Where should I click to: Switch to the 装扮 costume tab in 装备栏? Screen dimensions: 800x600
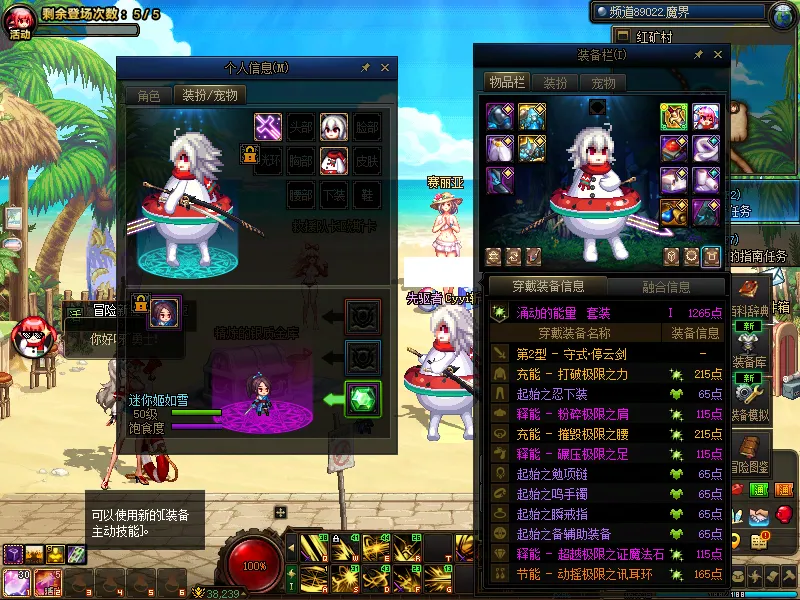click(x=555, y=83)
